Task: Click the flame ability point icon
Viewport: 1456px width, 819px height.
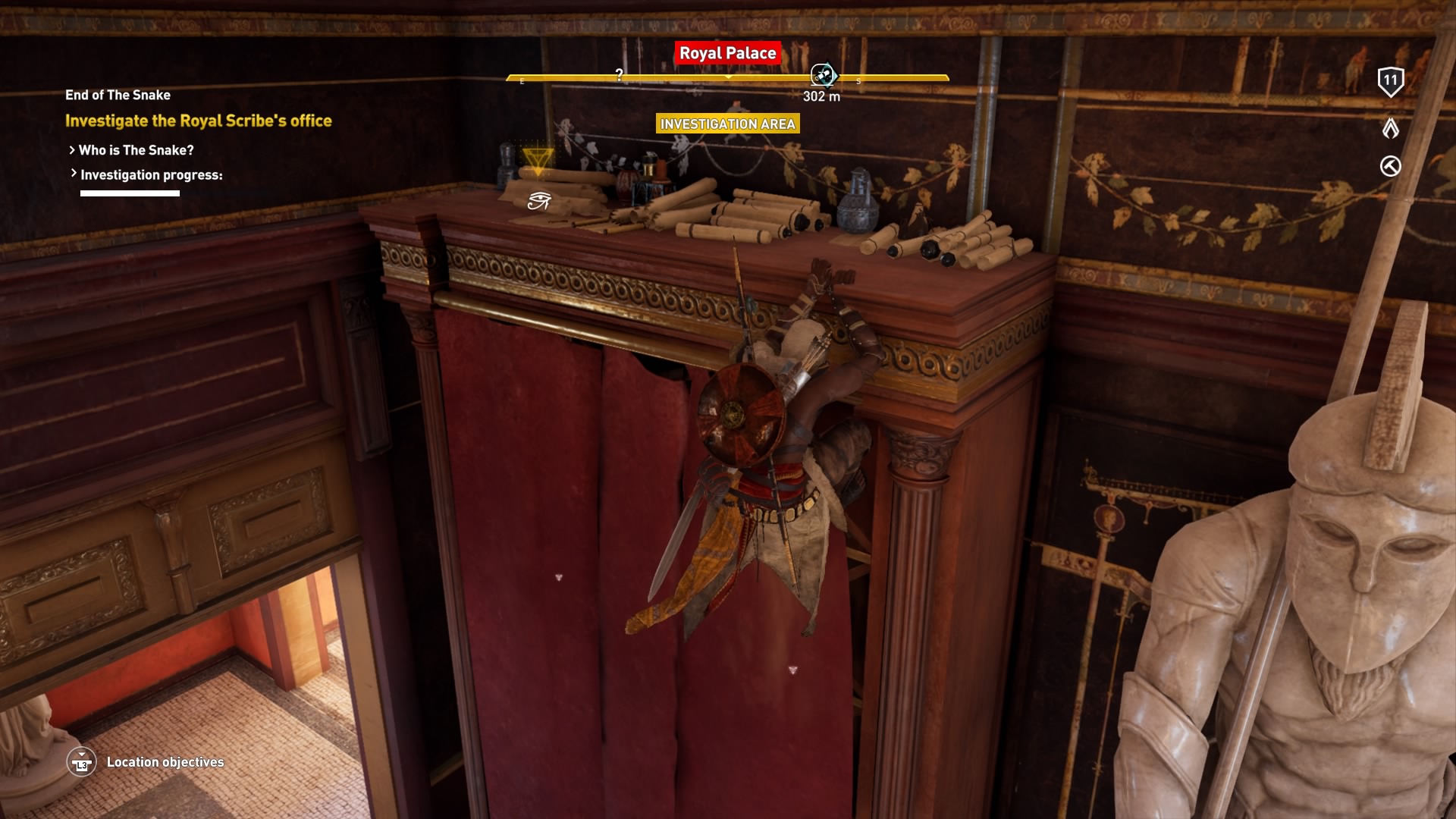Action: pyautogui.click(x=1390, y=128)
